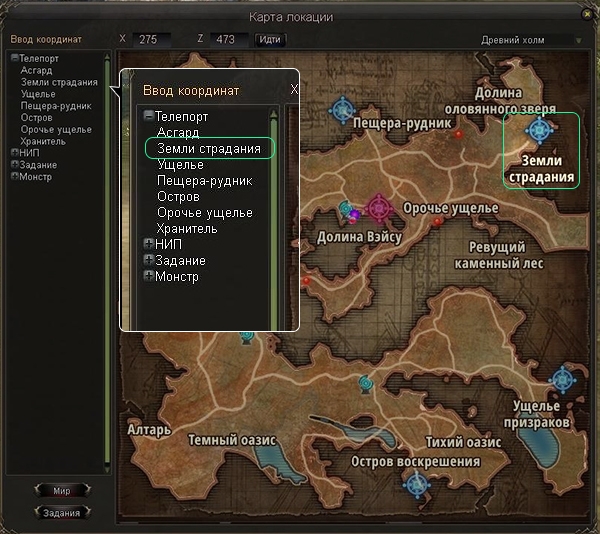Expand the НИП category in sidebar list

pos(14,153)
